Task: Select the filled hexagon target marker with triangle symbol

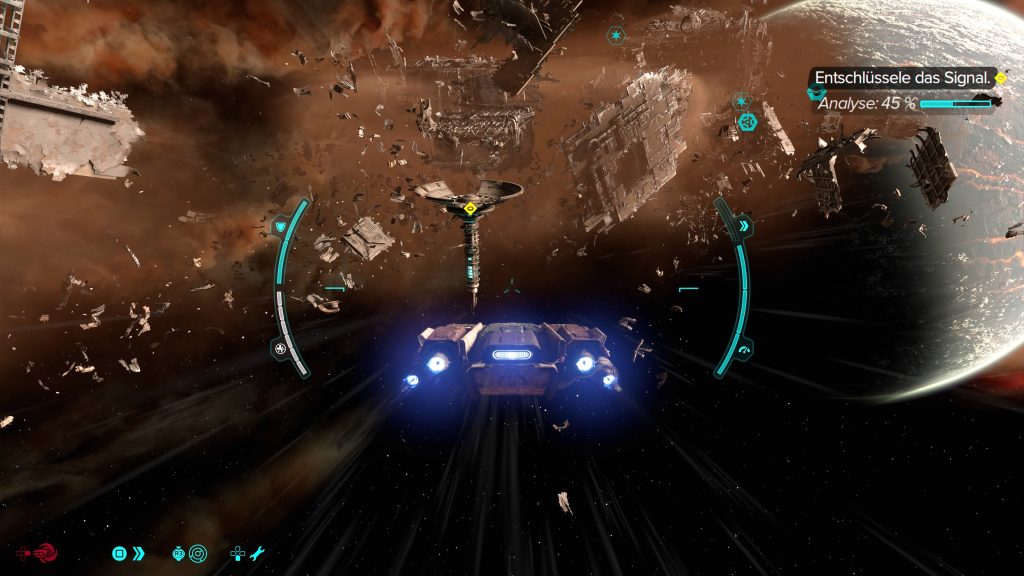Action: [747, 122]
